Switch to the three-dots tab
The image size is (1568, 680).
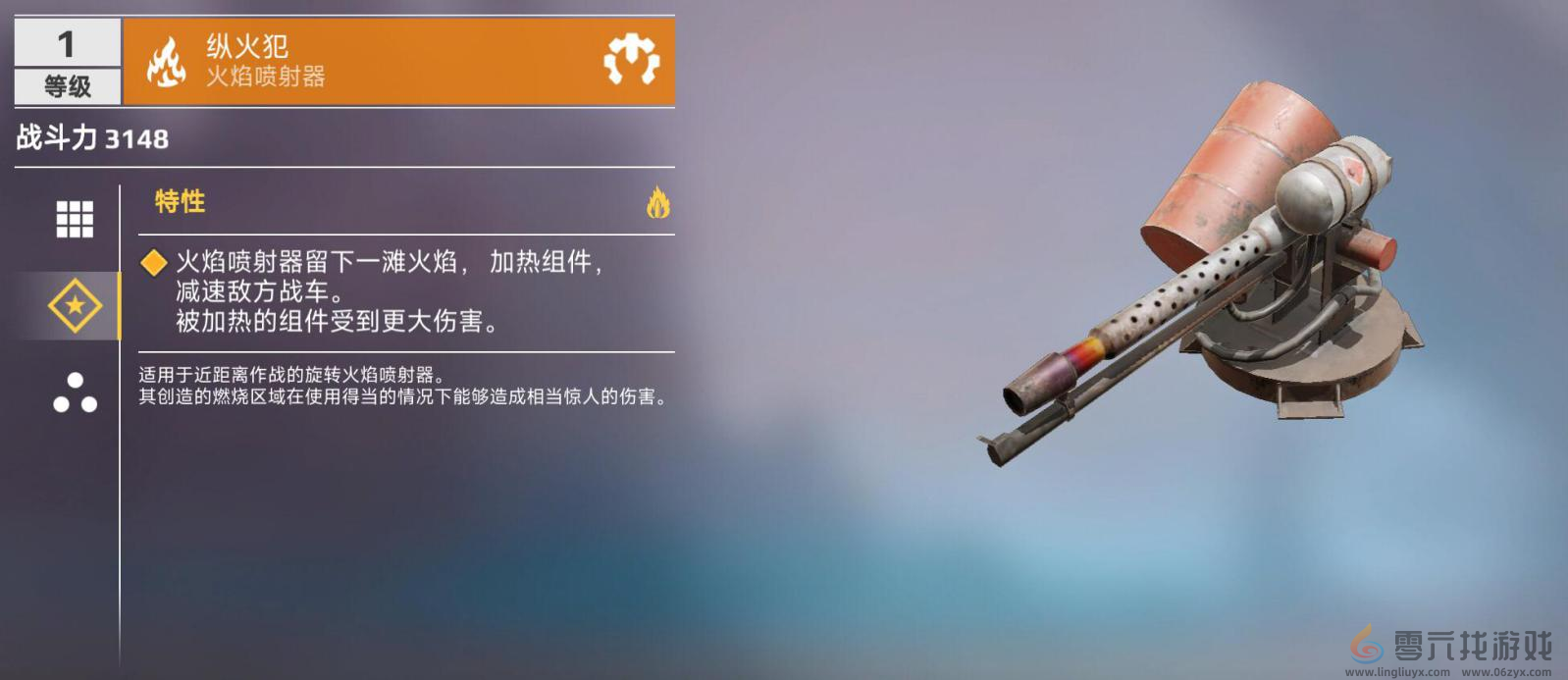coord(75,392)
